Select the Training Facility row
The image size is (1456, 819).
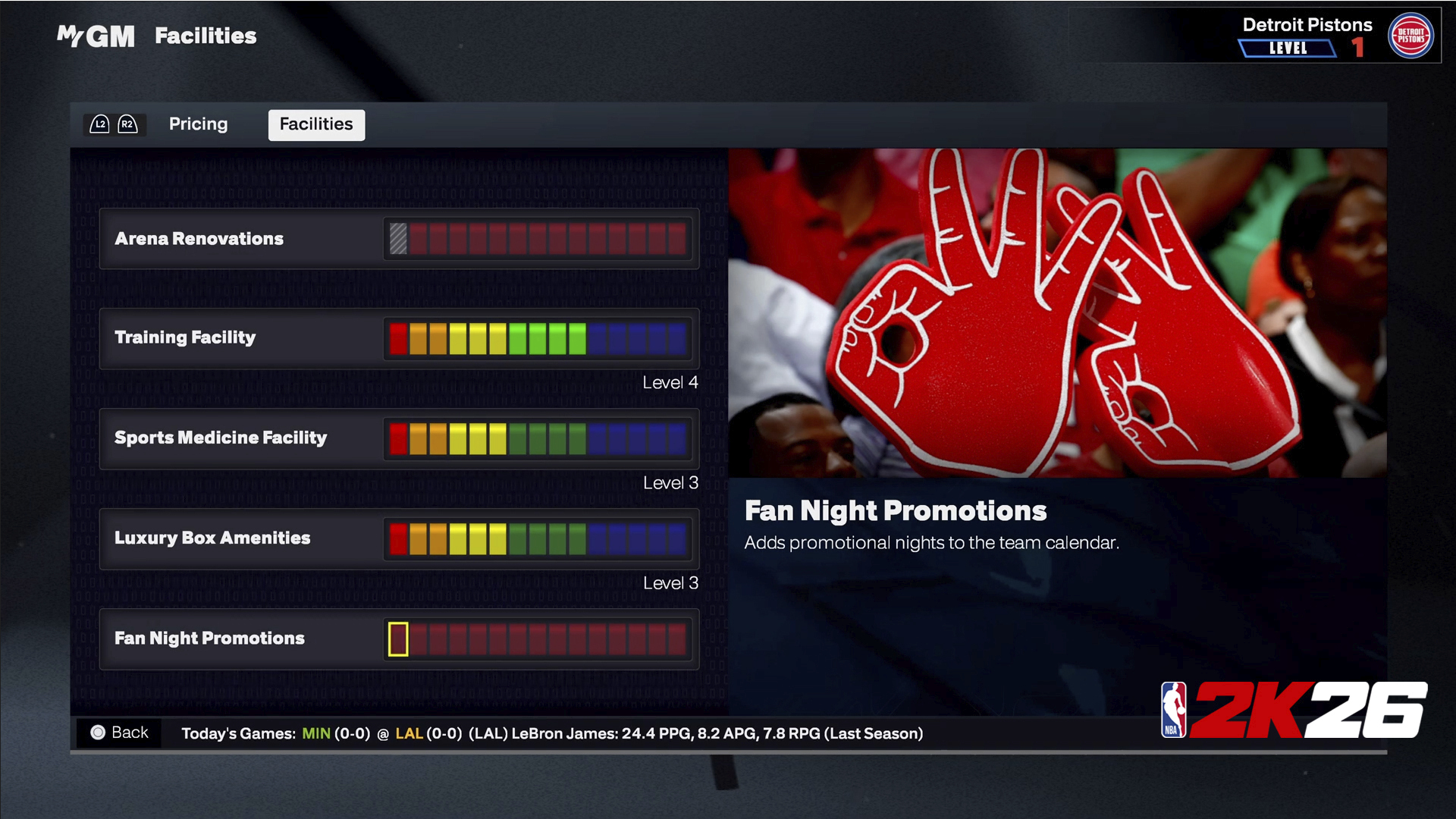click(399, 338)
